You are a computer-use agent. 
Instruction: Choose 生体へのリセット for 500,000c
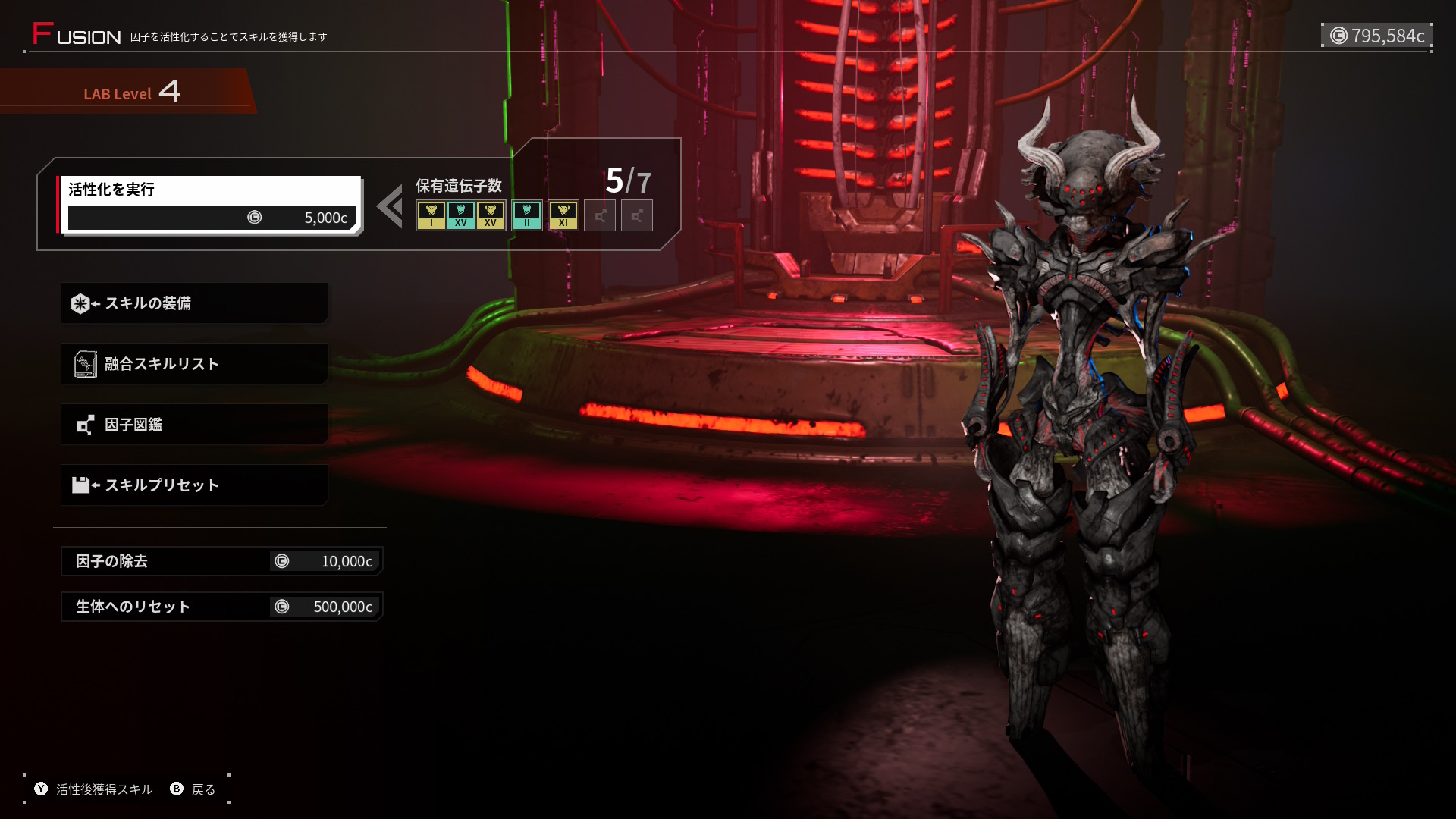tap(221, 607)
